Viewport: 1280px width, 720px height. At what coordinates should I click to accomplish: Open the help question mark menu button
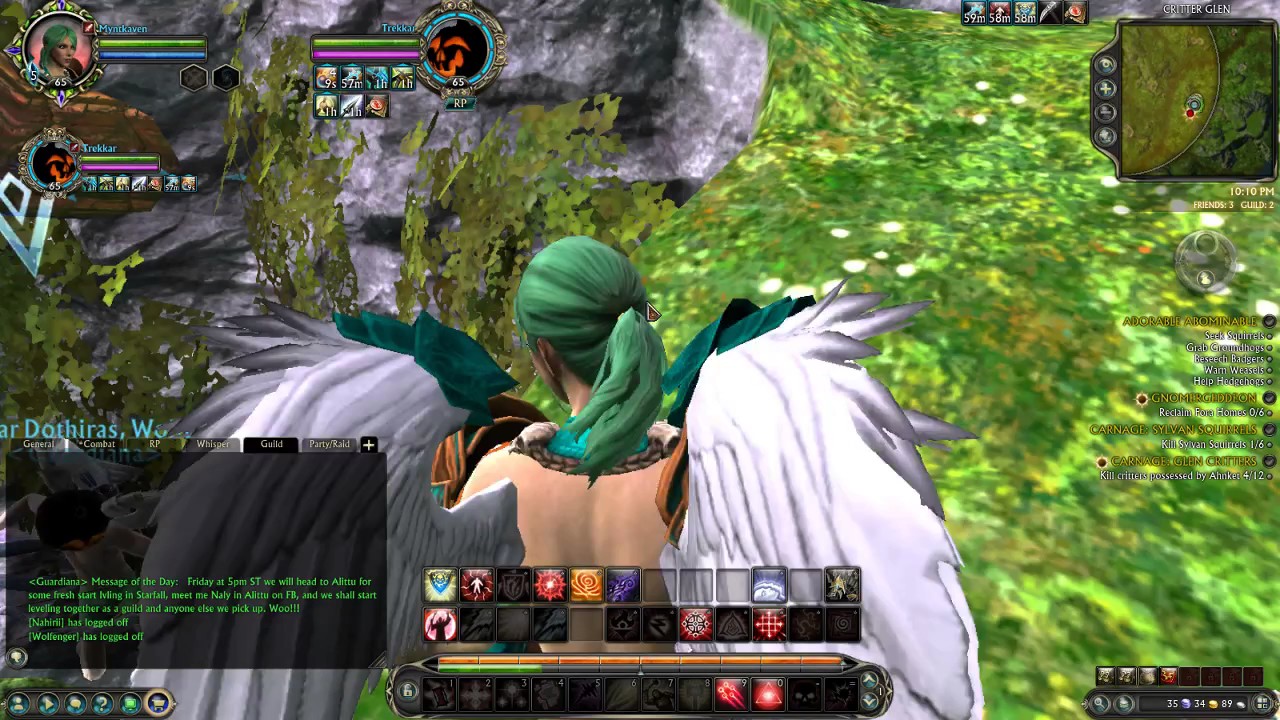point(102,703)
